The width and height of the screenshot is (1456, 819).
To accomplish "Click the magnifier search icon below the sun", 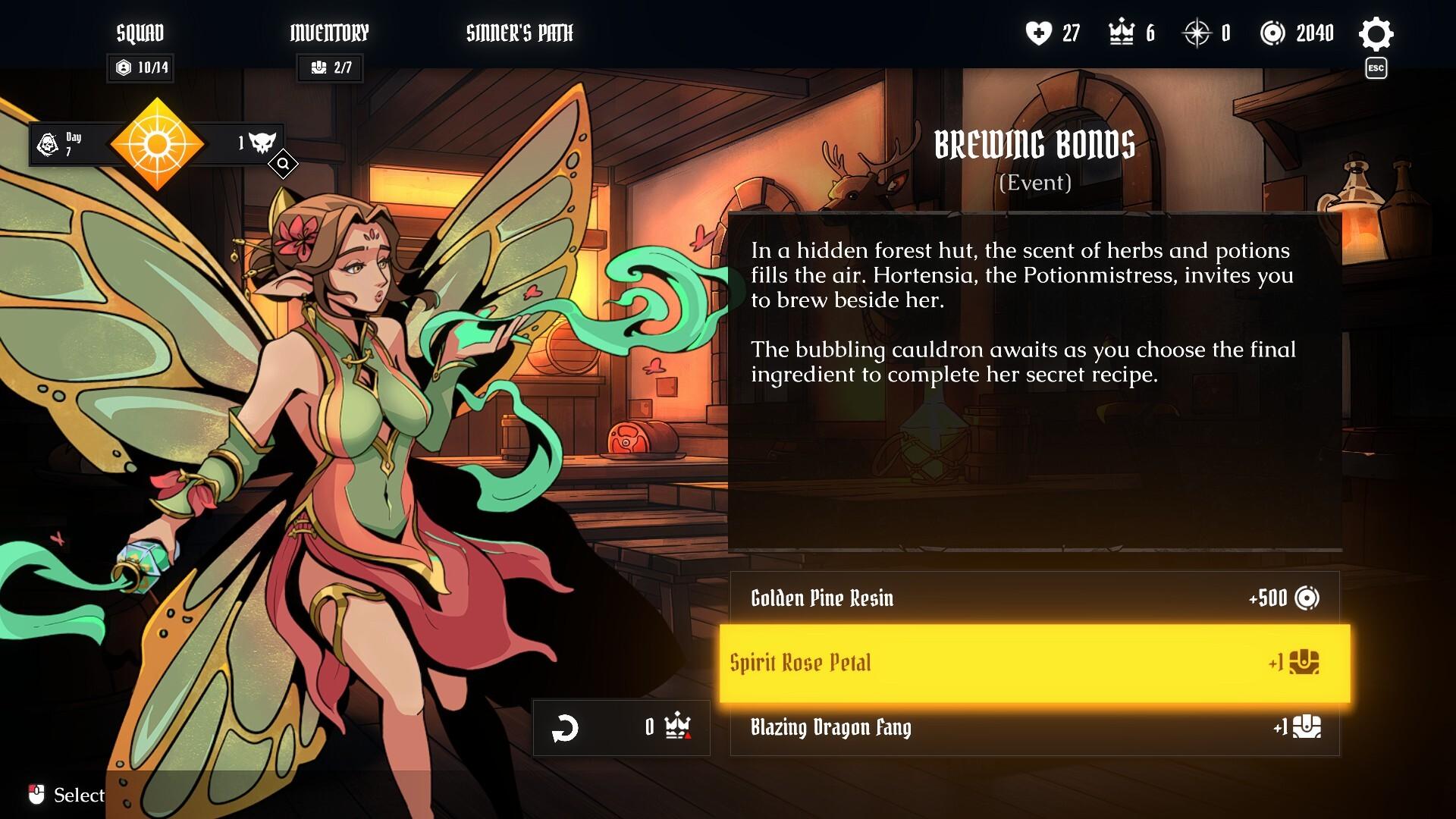I will (284, 165).
